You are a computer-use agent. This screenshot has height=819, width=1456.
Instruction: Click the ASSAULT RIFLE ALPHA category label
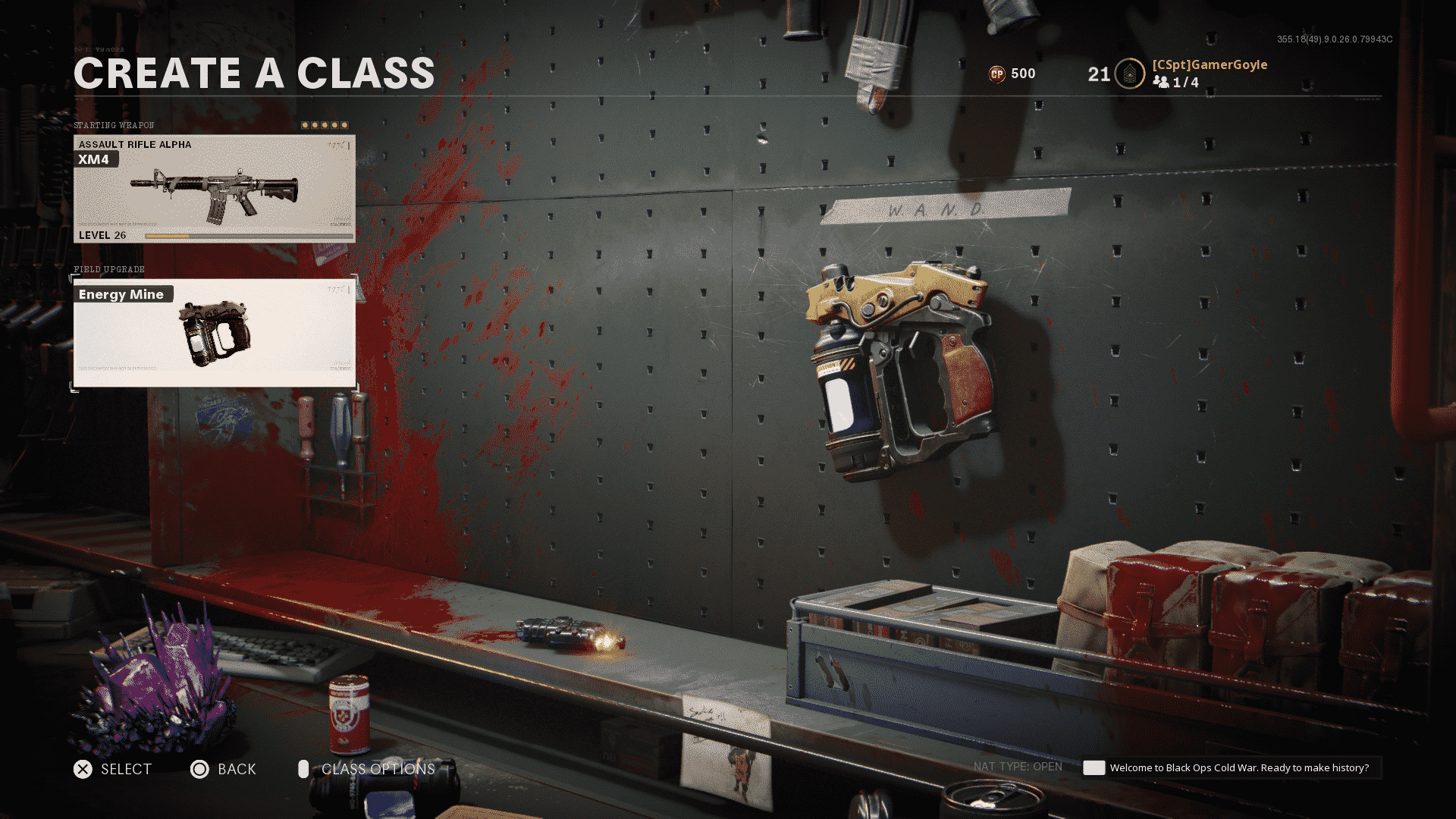(x=134, y=144)
